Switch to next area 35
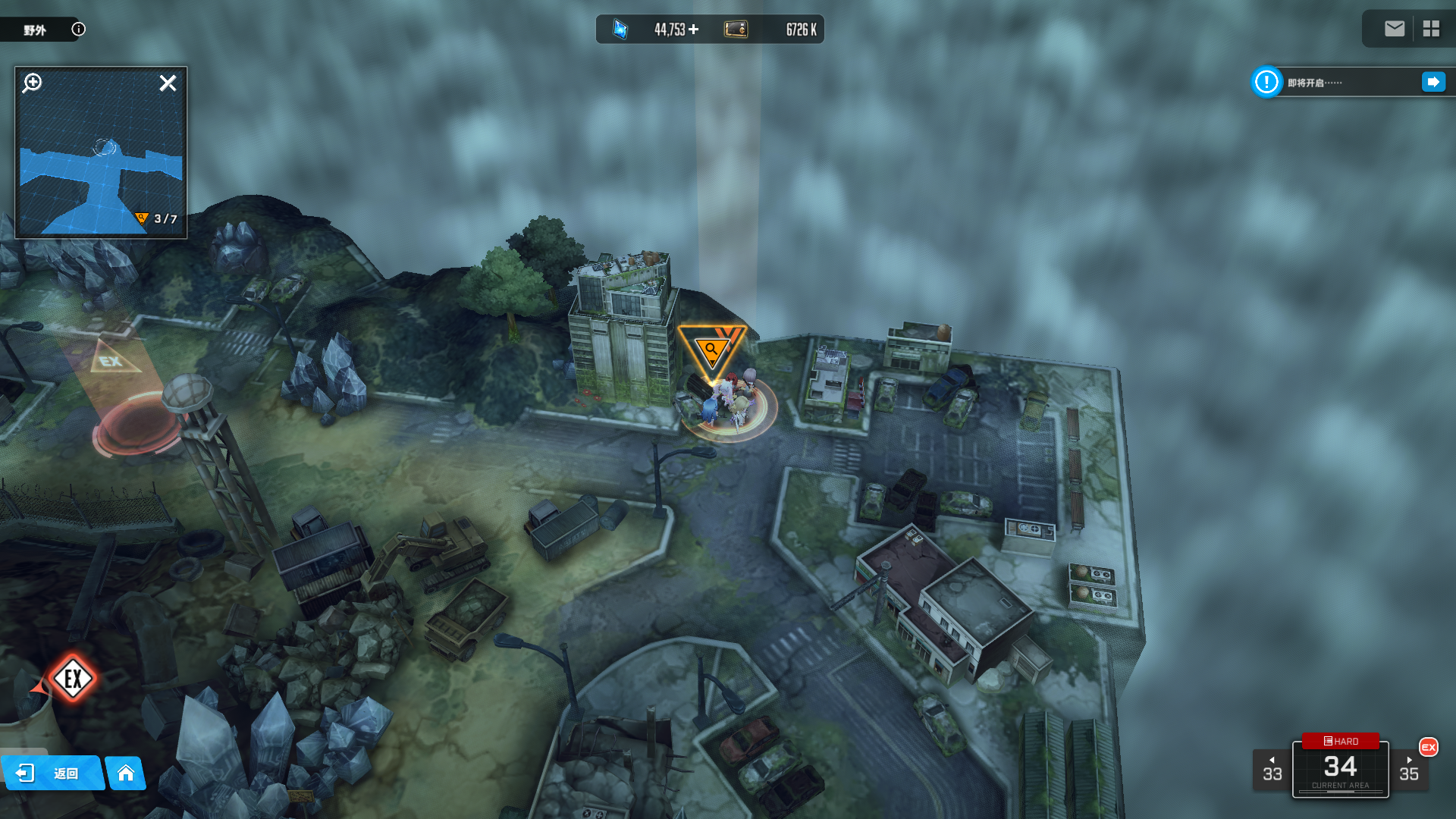1456x819 pixels. pyautogui.click(x=1409, y=770)
